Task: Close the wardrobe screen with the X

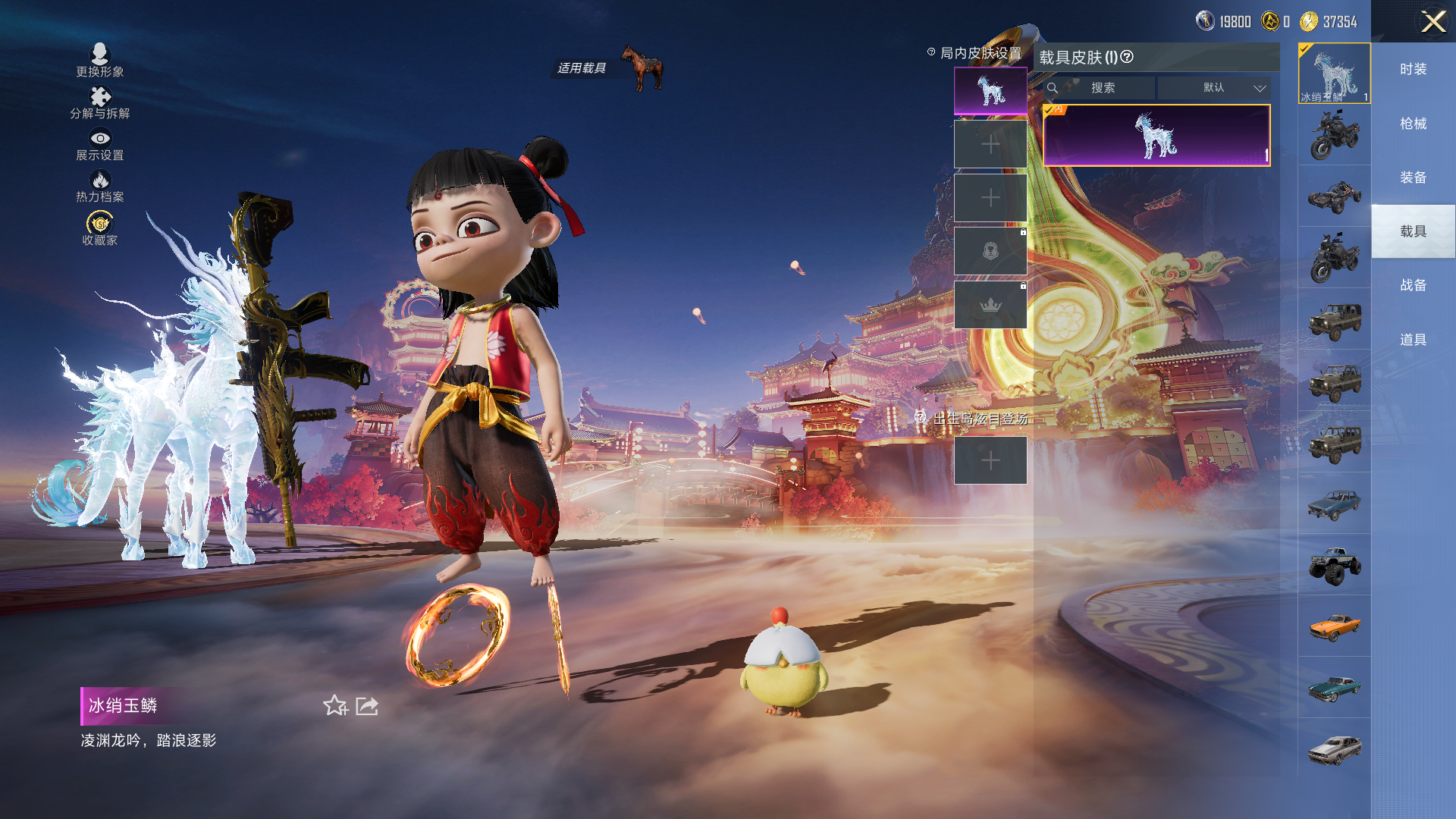Action: coord(1432,21)
